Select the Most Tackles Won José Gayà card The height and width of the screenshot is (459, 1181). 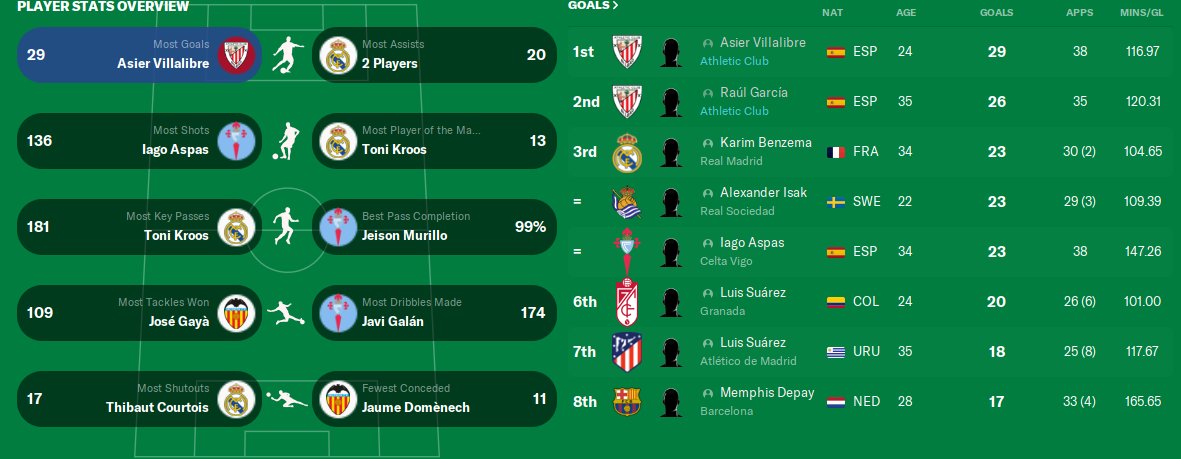(x=139, y=313)
